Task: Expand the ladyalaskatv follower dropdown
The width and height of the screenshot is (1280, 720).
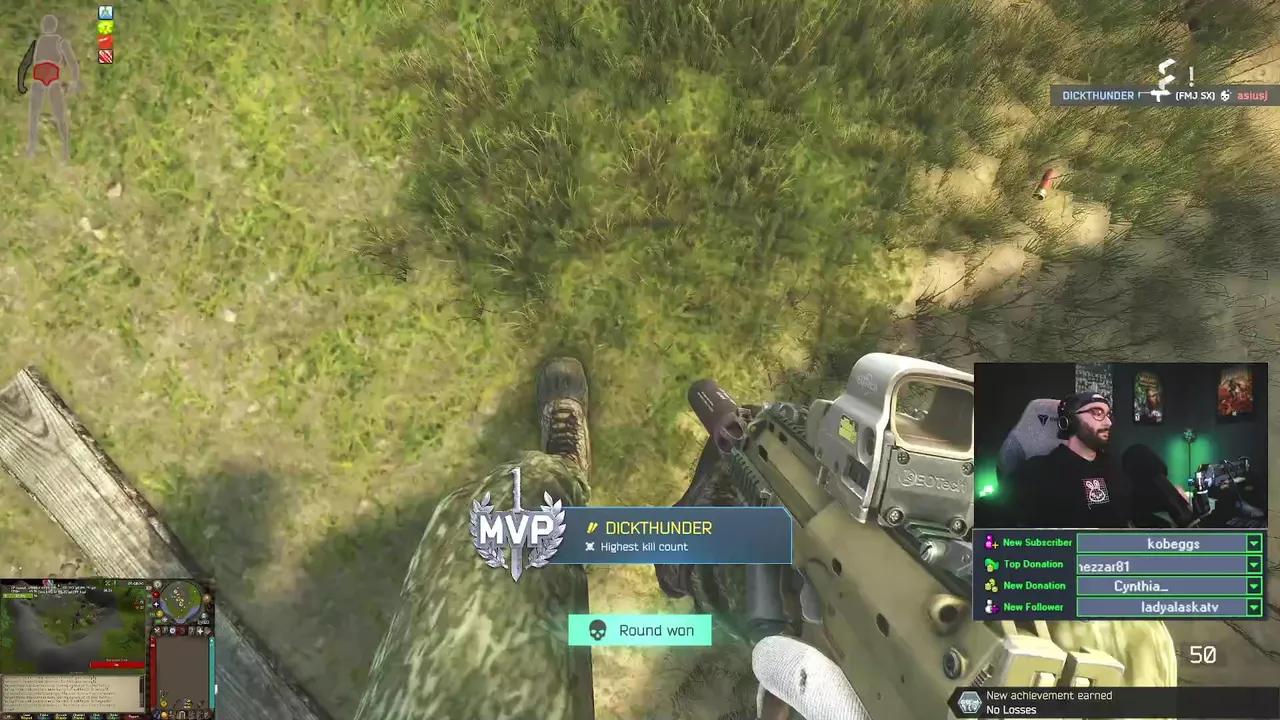Action: [1253, 607]
